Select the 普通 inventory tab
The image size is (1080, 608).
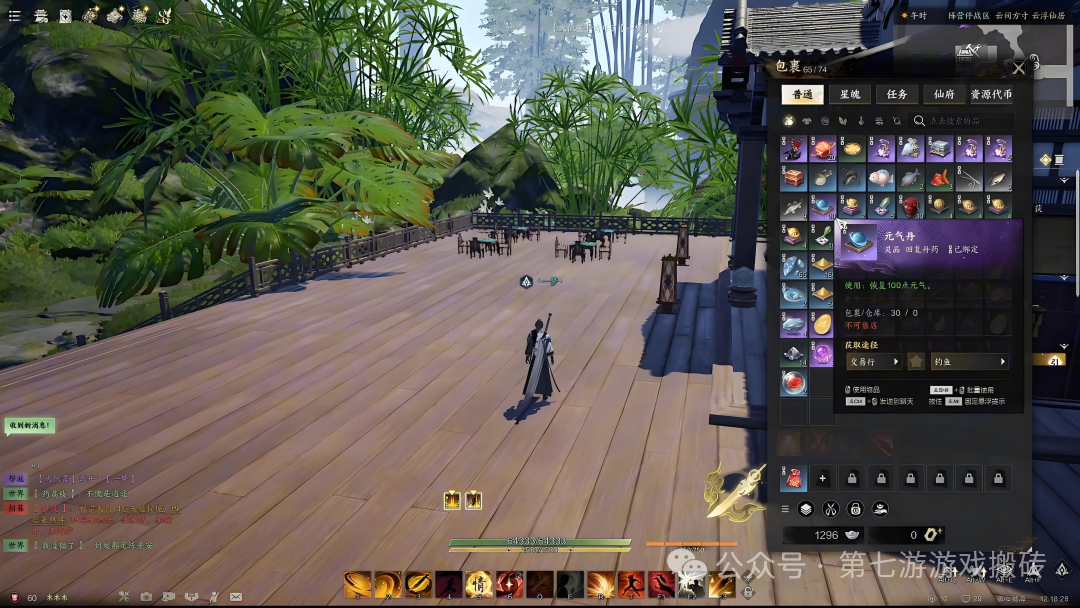tap(802, 94)
